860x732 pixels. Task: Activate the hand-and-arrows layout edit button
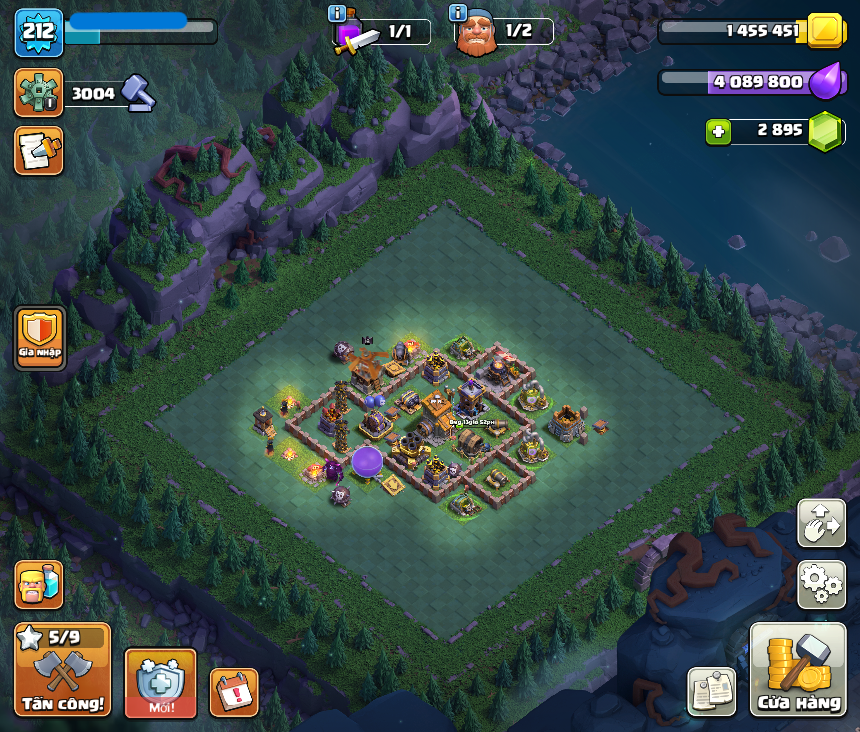[821, 523]
